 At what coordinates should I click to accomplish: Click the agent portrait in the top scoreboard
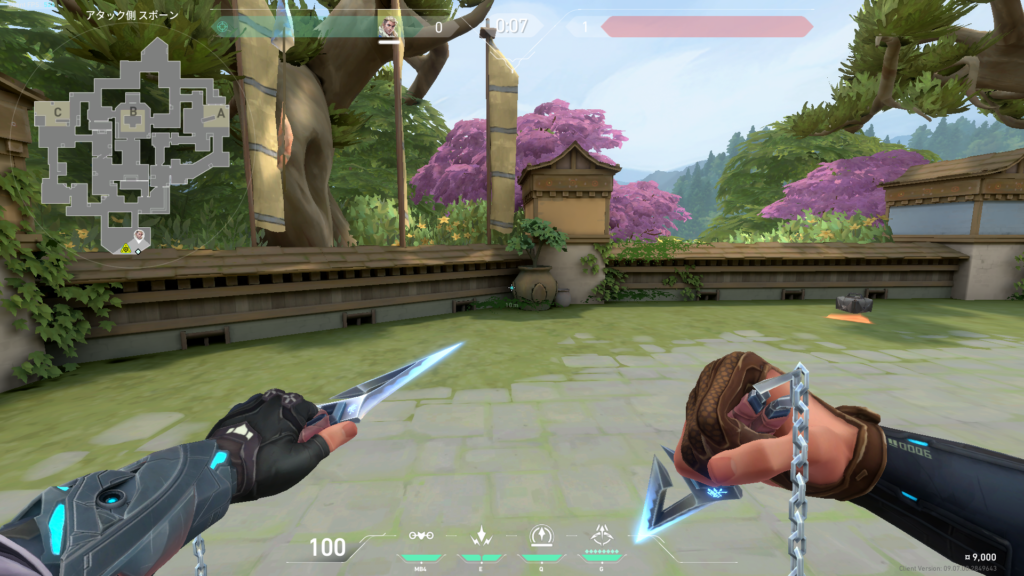click(x=388, y=27)
